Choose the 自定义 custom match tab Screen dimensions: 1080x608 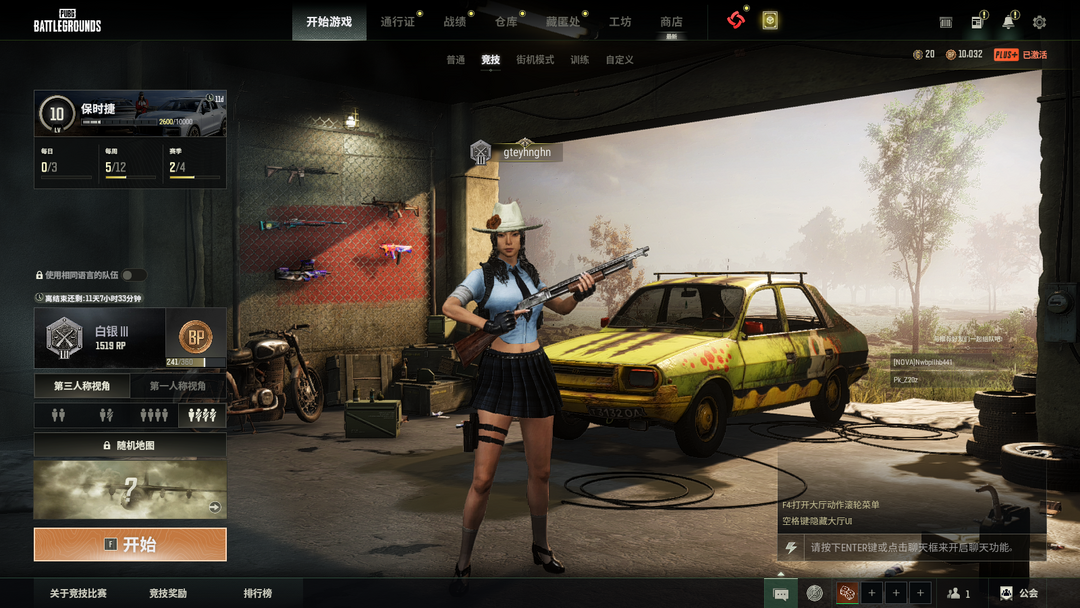click(620, 60)
